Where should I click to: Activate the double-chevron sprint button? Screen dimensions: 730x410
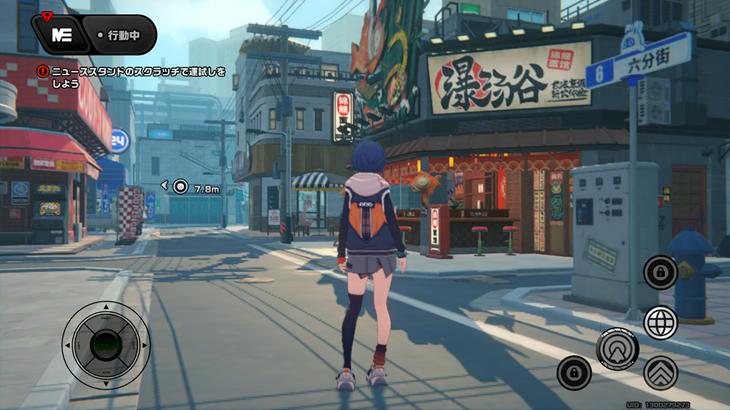click(x=660, y=373)
